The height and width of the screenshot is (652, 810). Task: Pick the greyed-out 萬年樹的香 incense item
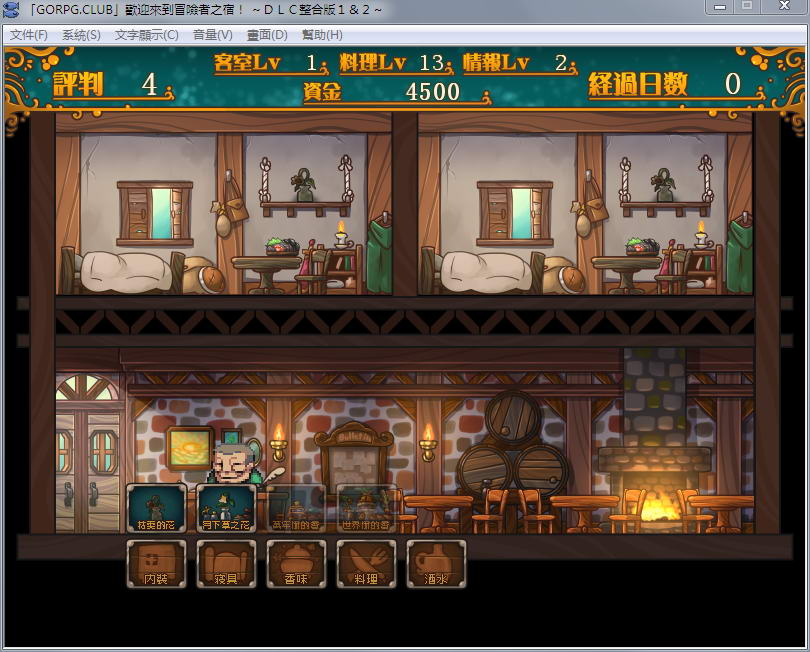296,508
